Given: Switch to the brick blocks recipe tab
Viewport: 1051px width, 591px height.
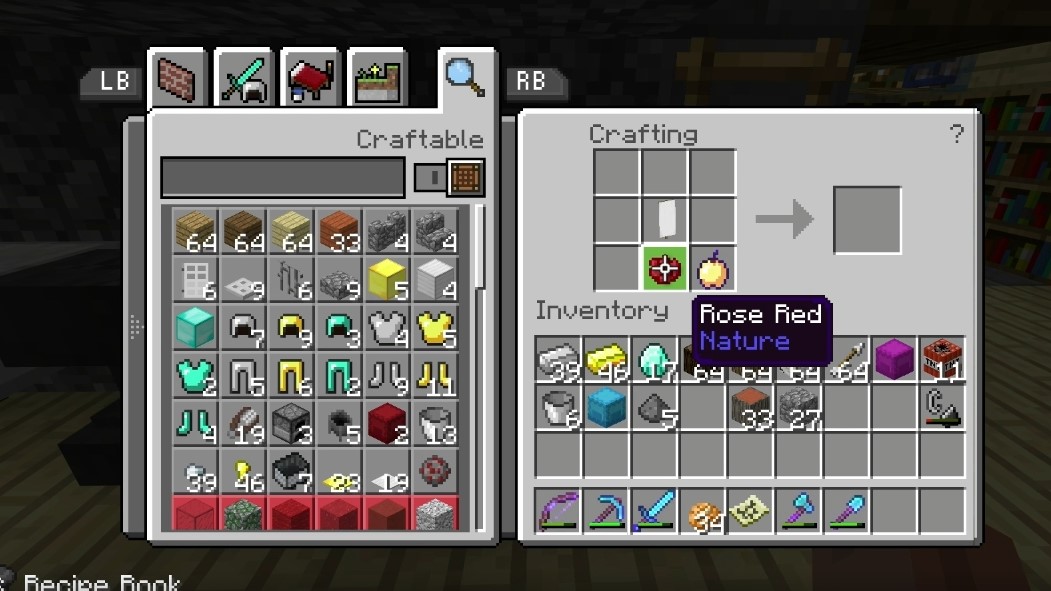Looking at the screenshot, I should [178, 78].
